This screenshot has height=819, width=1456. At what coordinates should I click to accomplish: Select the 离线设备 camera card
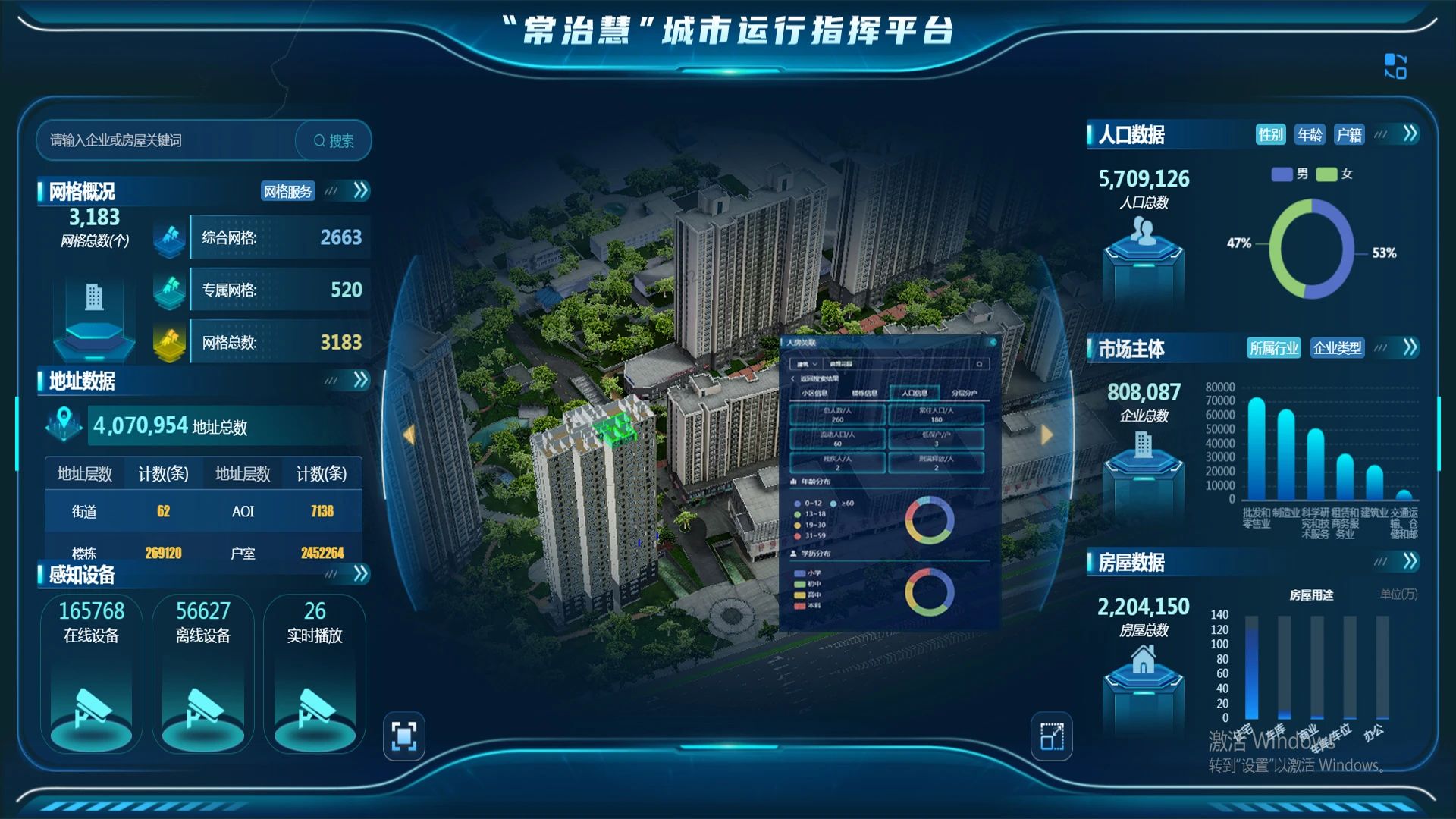tap(203, 673)
